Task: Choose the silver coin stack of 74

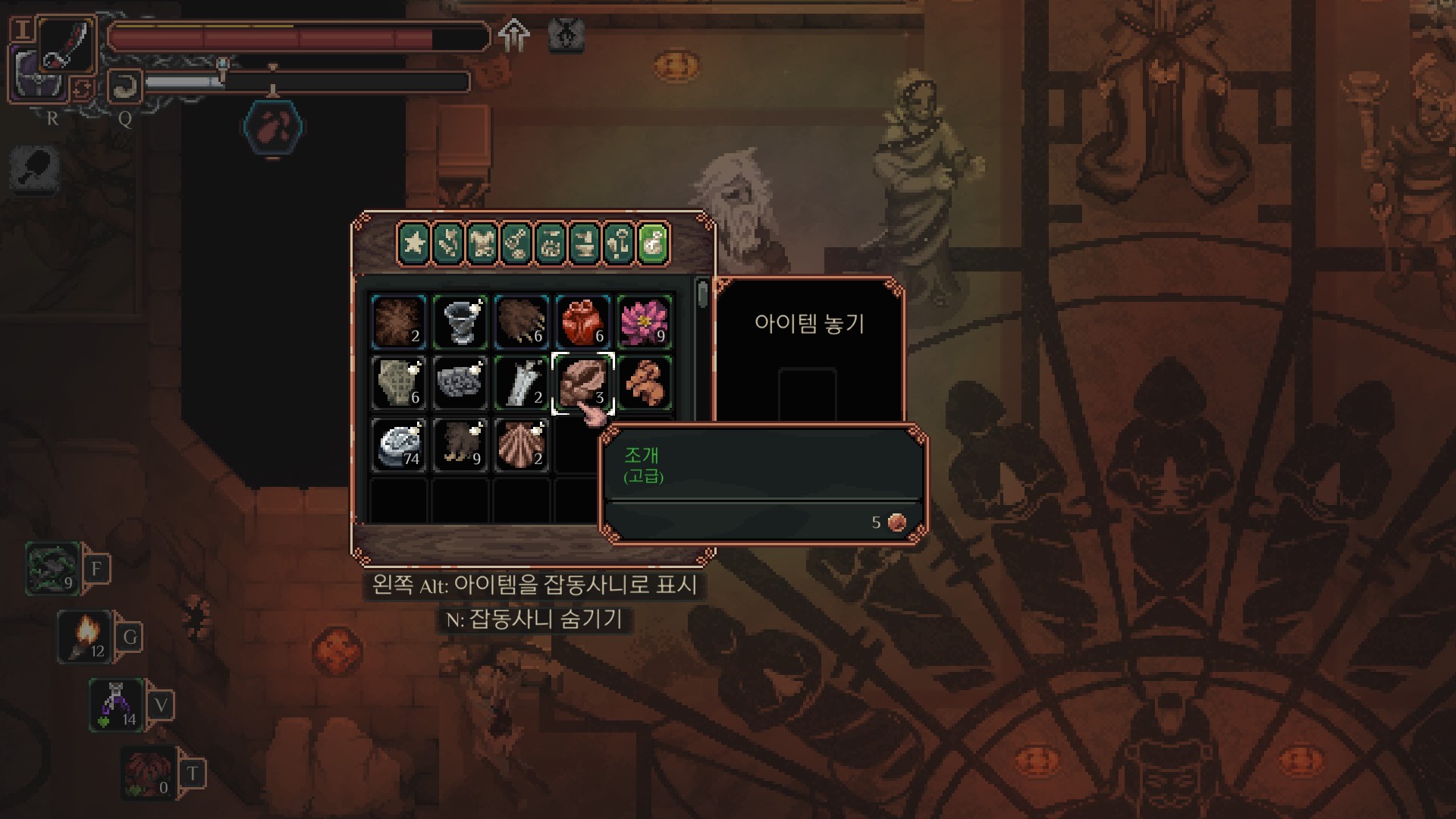Action: 399,445
